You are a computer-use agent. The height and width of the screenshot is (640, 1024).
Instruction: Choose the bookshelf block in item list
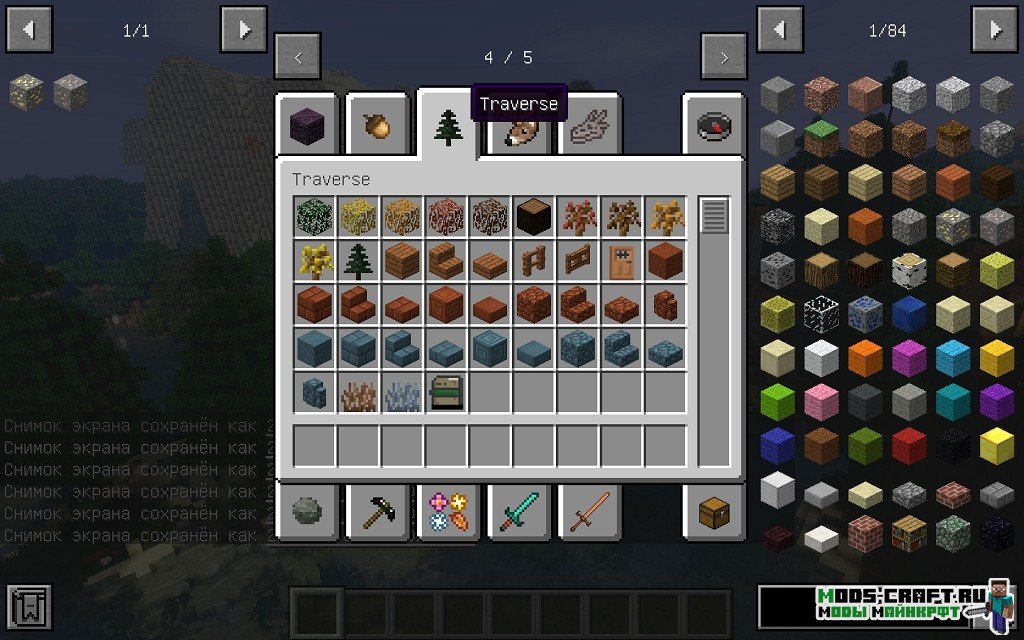(x=909, y=533)
